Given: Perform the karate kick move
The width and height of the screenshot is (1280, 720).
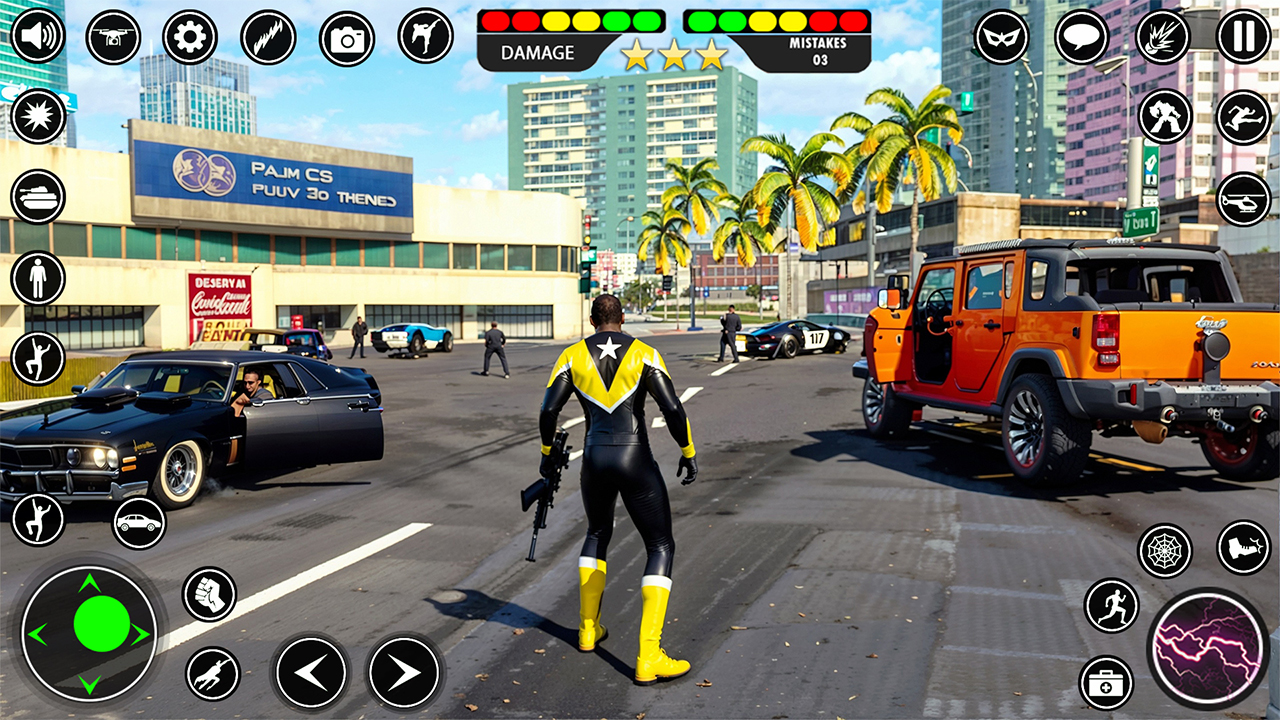Looking at the screenshot, I should pos(423,38).
